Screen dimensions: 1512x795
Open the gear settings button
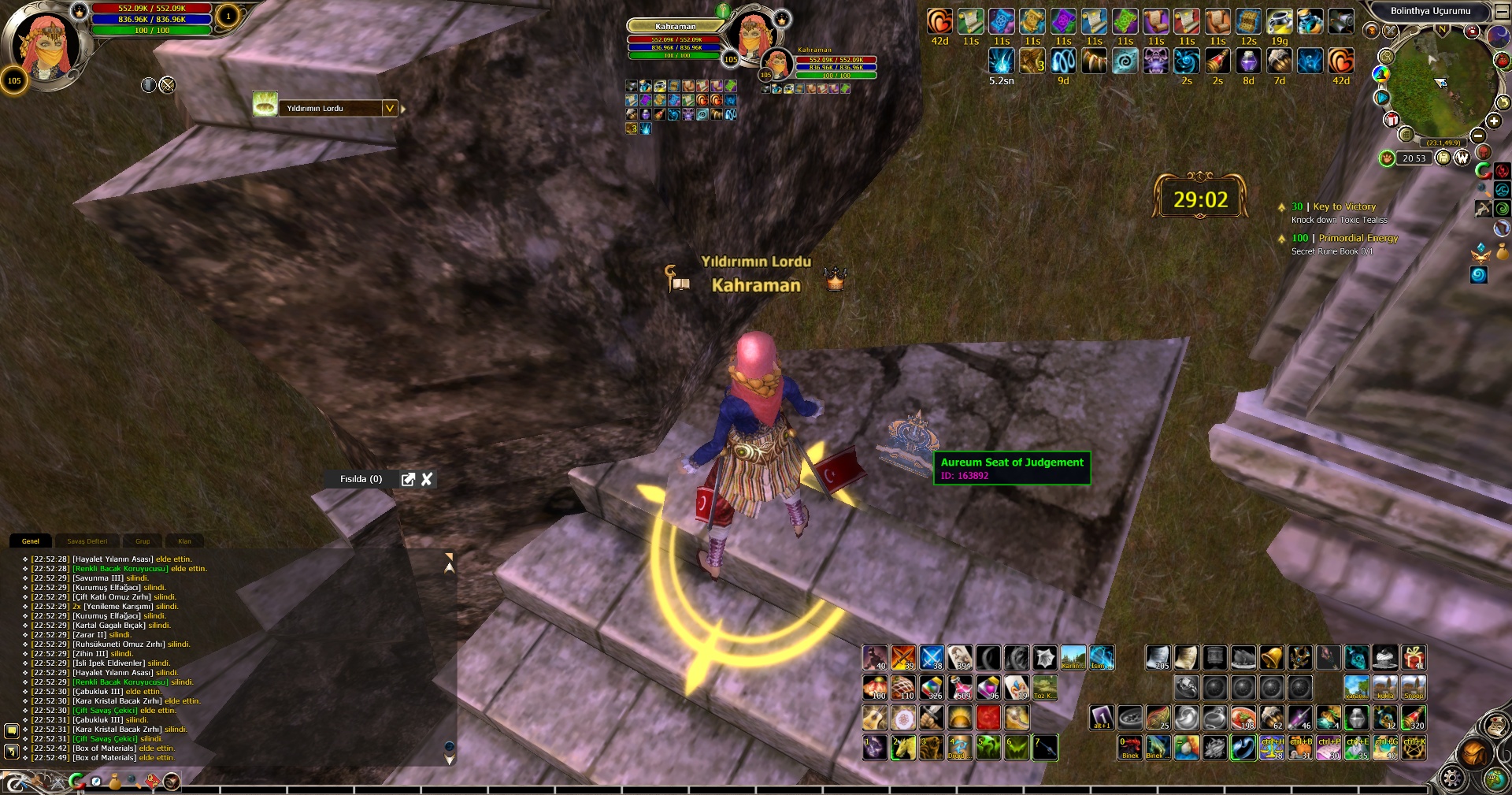tap(1451, 778)
